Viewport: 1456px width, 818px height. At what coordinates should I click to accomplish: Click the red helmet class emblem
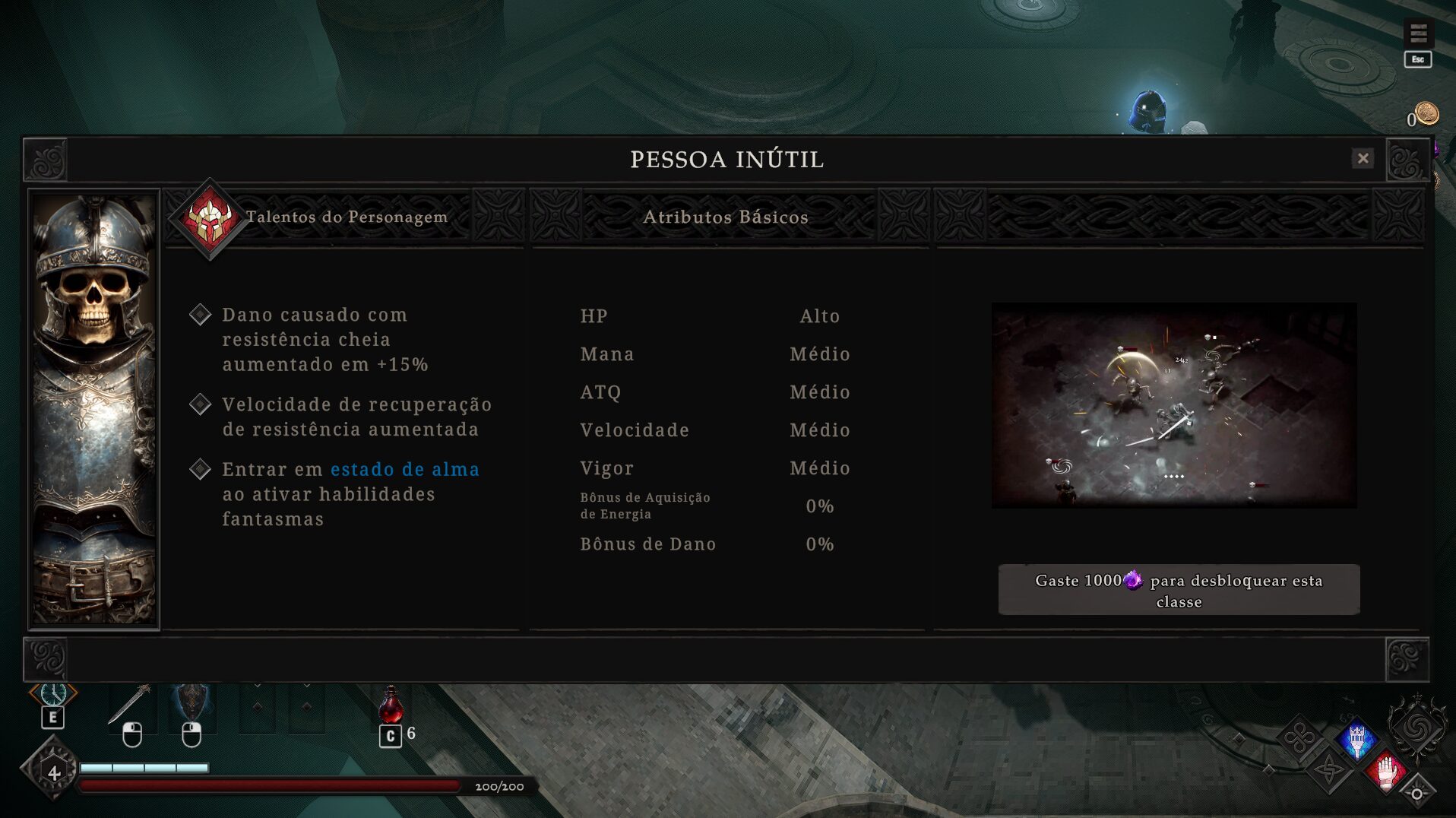[209, 219]
